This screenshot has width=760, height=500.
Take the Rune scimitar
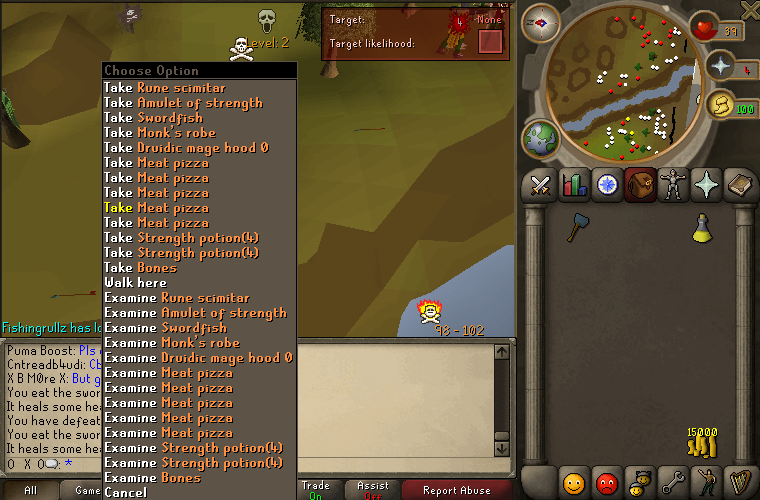[x=165, y=88]
